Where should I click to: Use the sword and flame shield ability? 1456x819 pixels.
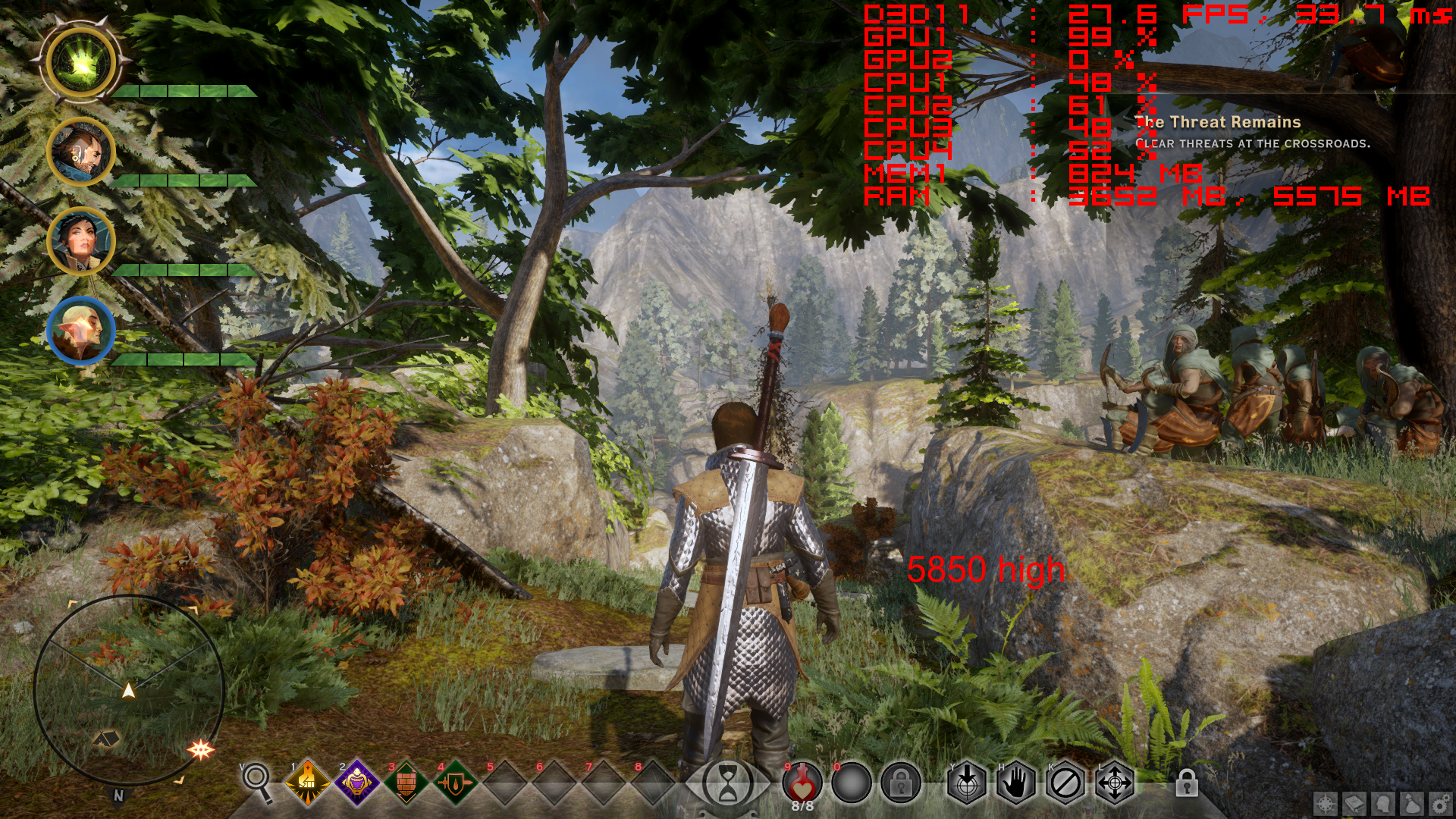click(455, 783)
